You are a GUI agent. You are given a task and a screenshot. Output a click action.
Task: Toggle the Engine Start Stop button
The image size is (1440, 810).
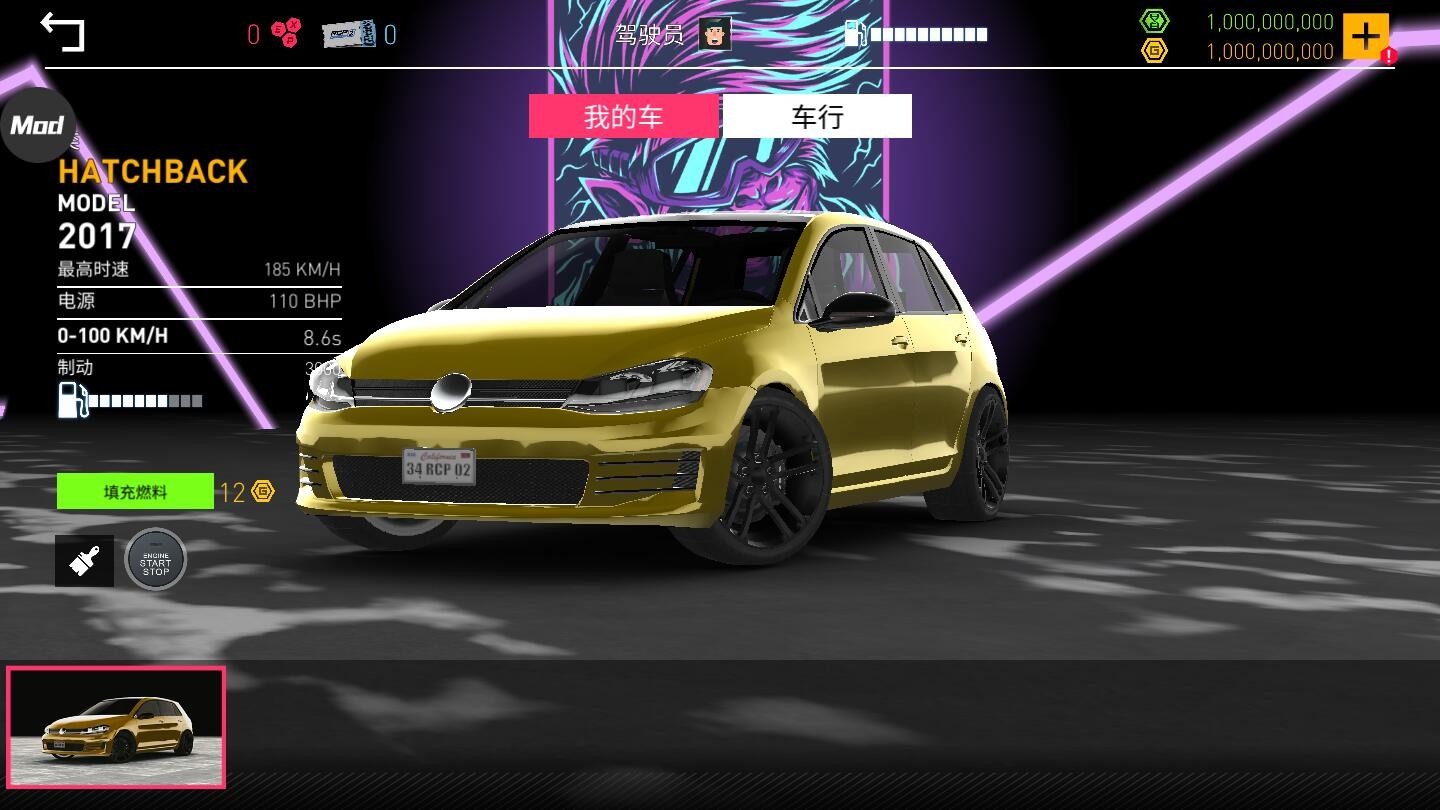coord(155,560)
